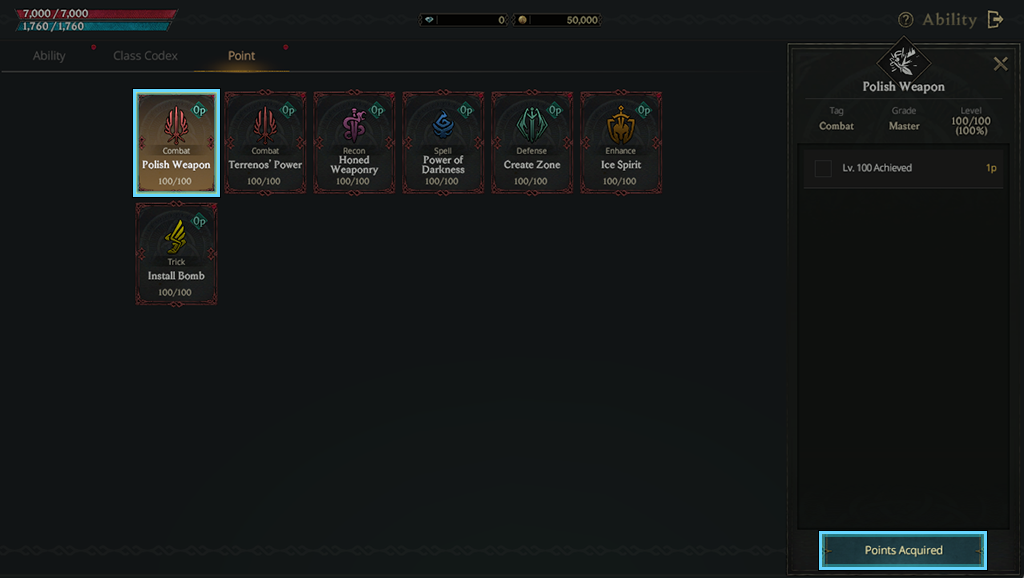
Task: Close the Polish Weapon detail panel
Action: (x=1000, y=64)
